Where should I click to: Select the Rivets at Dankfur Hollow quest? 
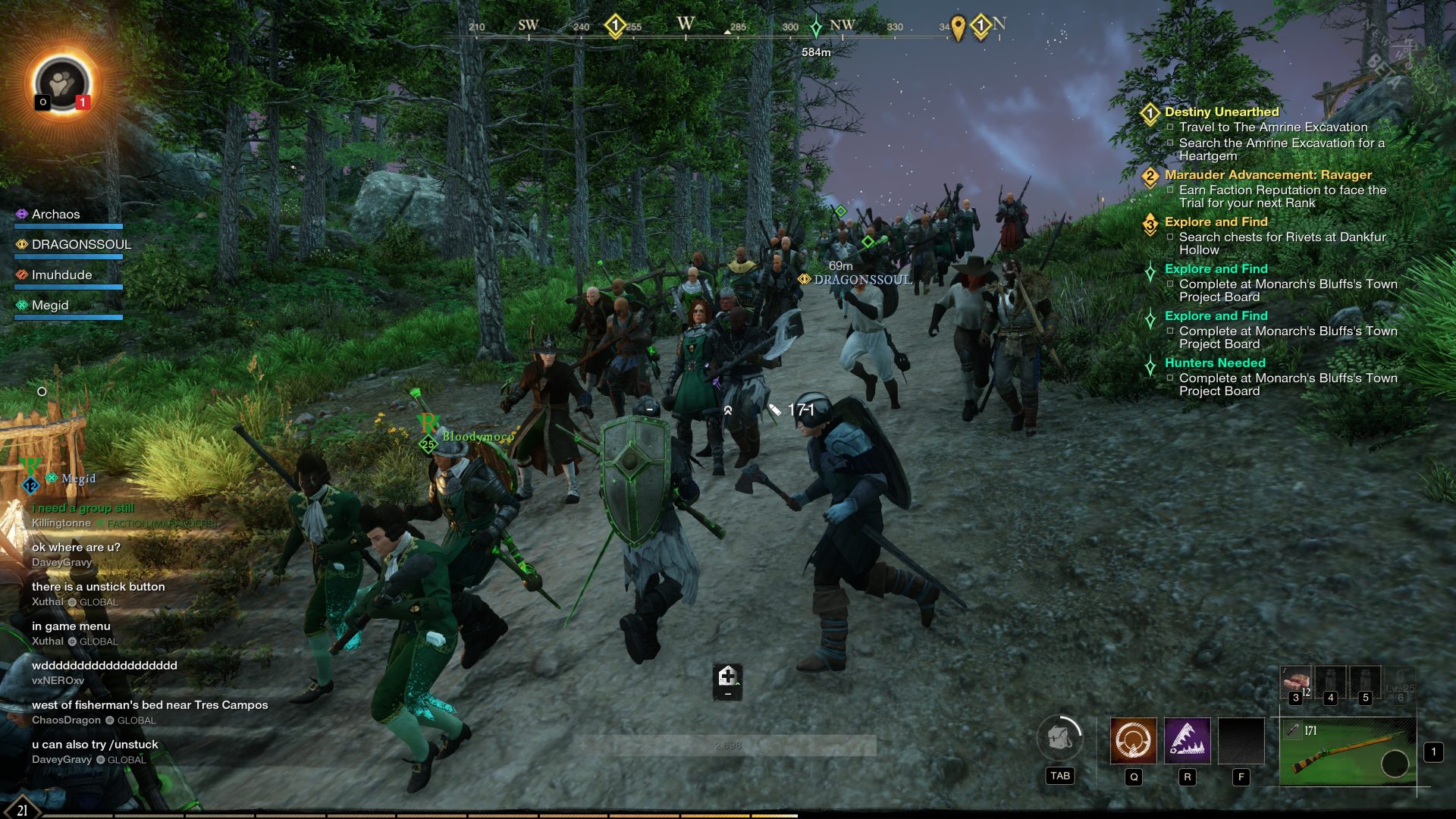pos(1282,237)
